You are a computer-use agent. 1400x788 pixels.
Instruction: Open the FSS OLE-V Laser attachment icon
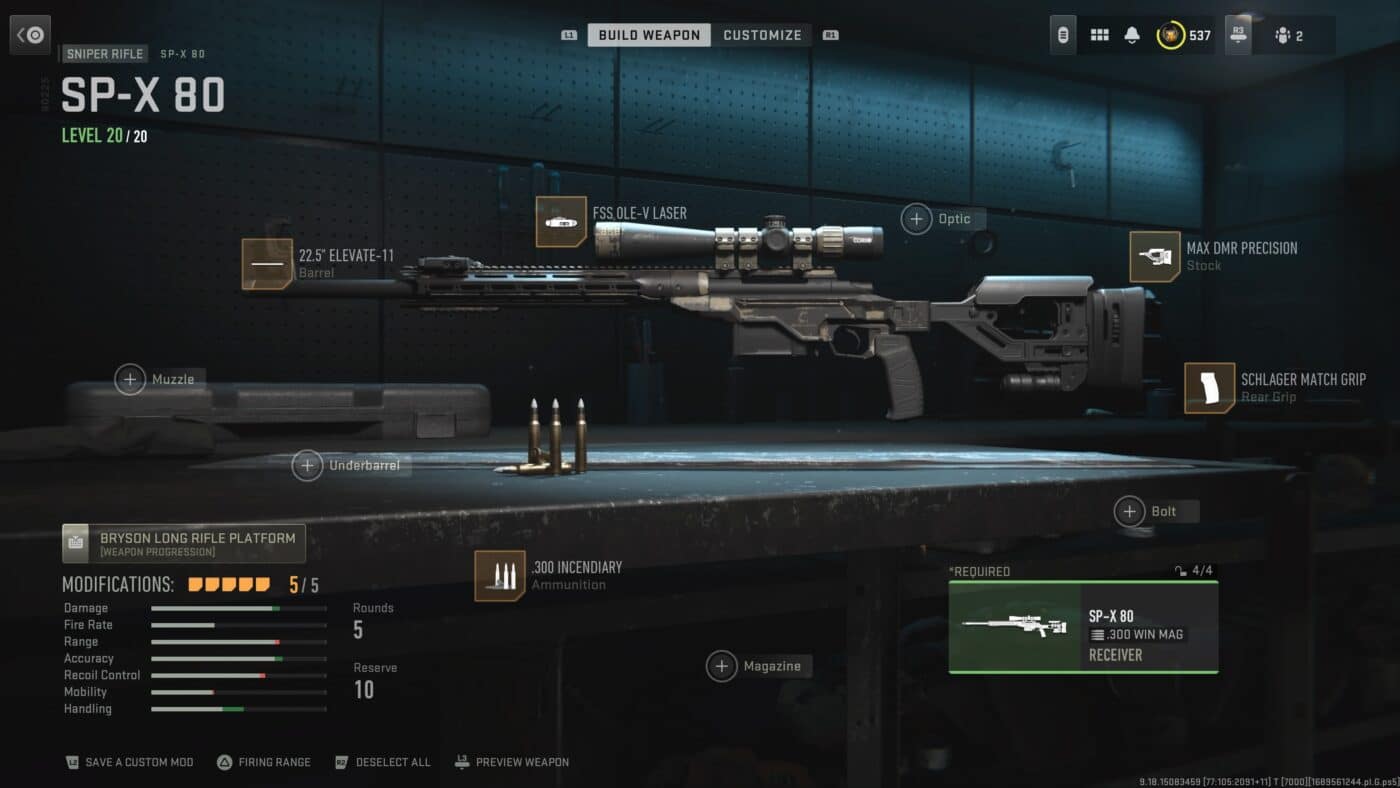pyautogui.click(x=563, y=220)
